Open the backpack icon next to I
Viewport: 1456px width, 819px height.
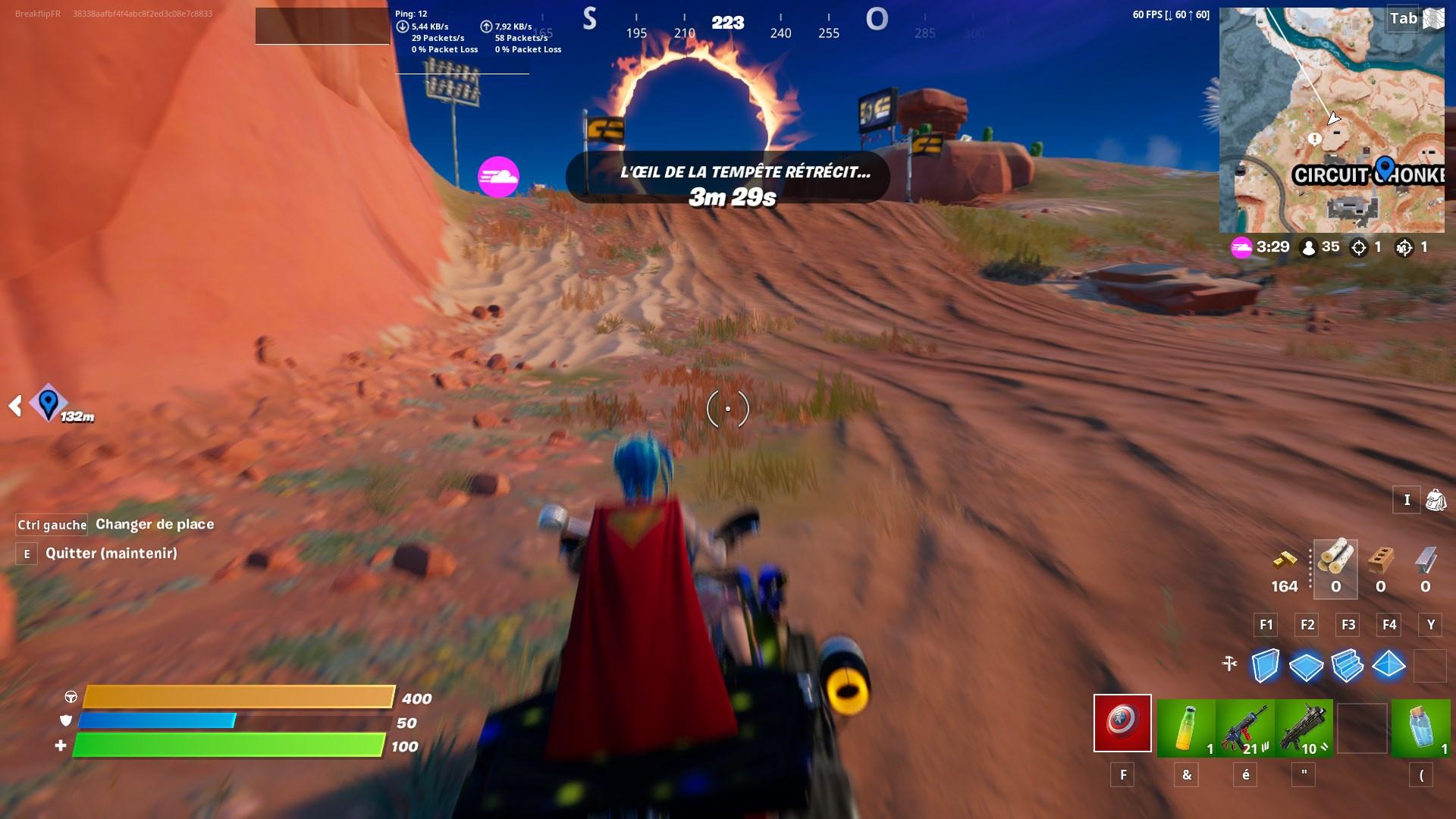(1435, 500)
